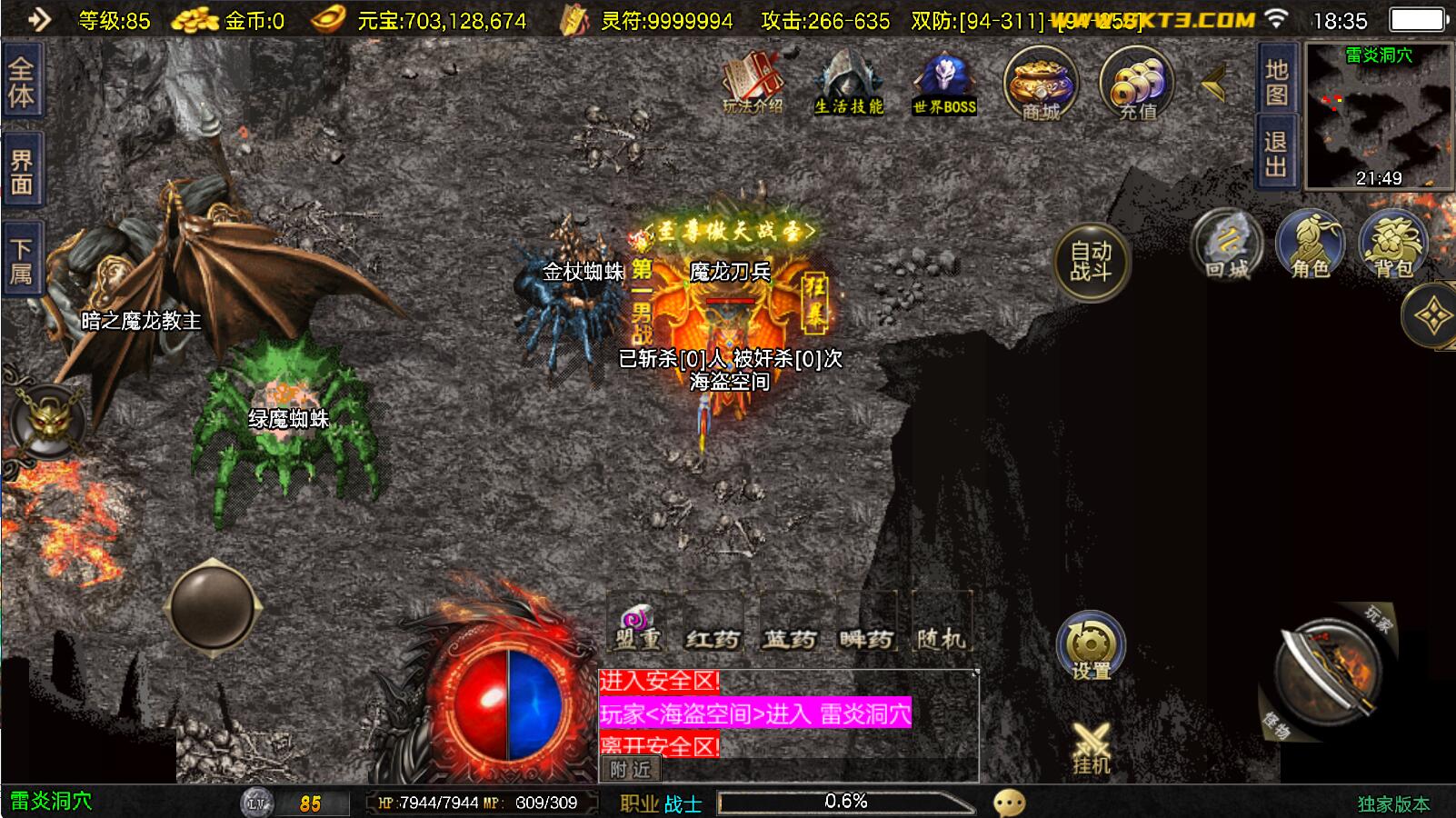The height and width of the screenshot is (818, 1456).
Task: Open the 设置 settings gear
Action: tap(1091, 647)
